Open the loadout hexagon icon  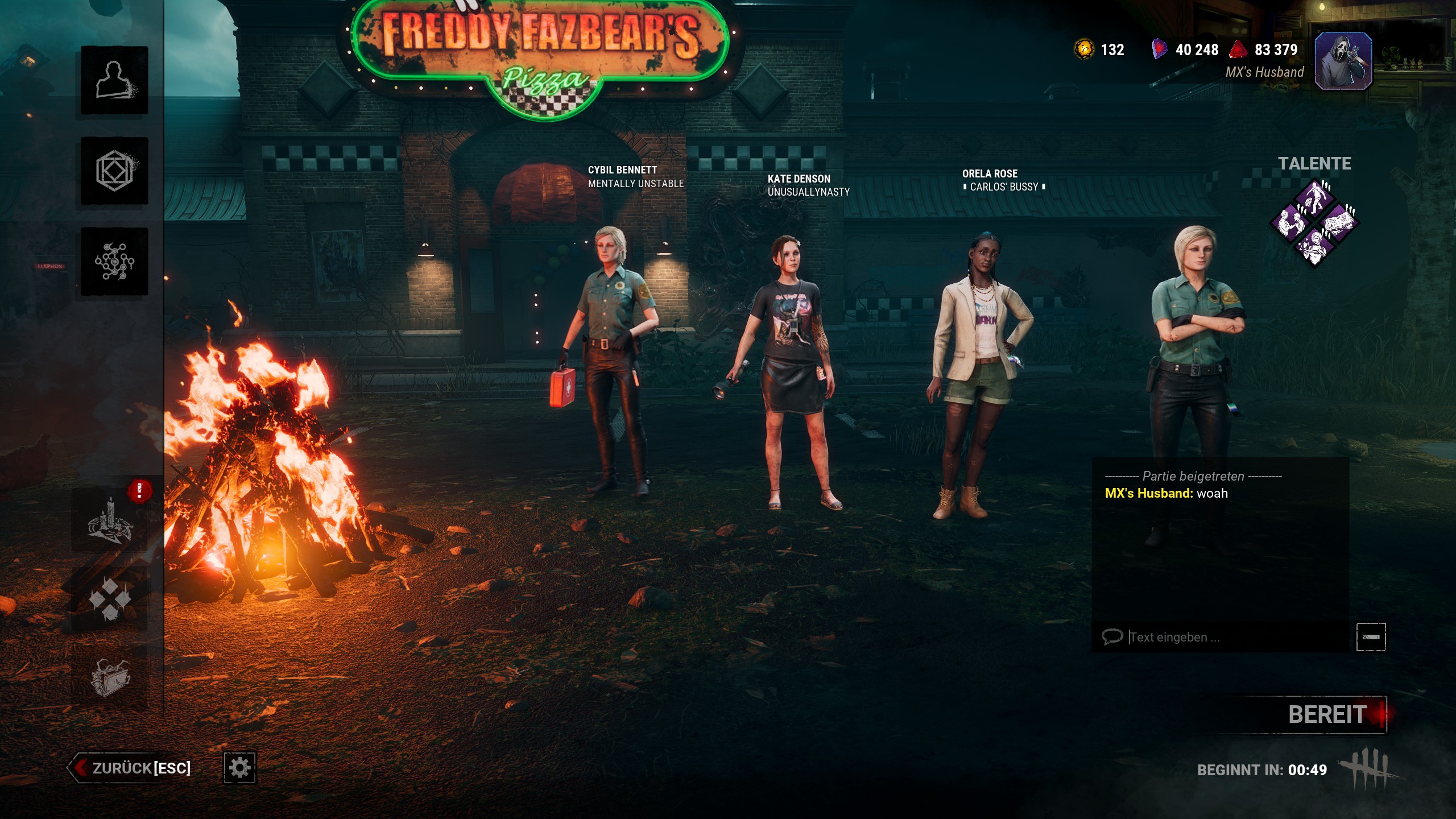(114, 171)
